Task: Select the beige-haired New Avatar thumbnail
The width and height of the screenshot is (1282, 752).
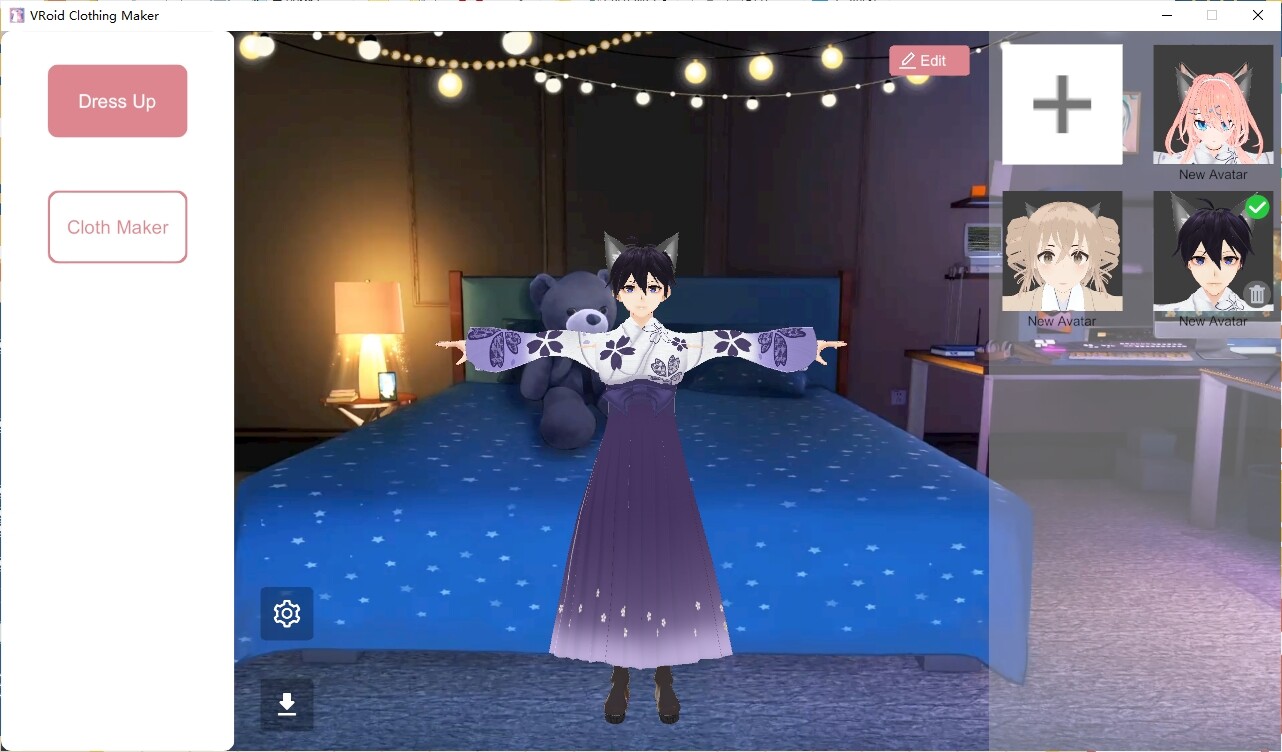Action: click(x=1062, y=250)
